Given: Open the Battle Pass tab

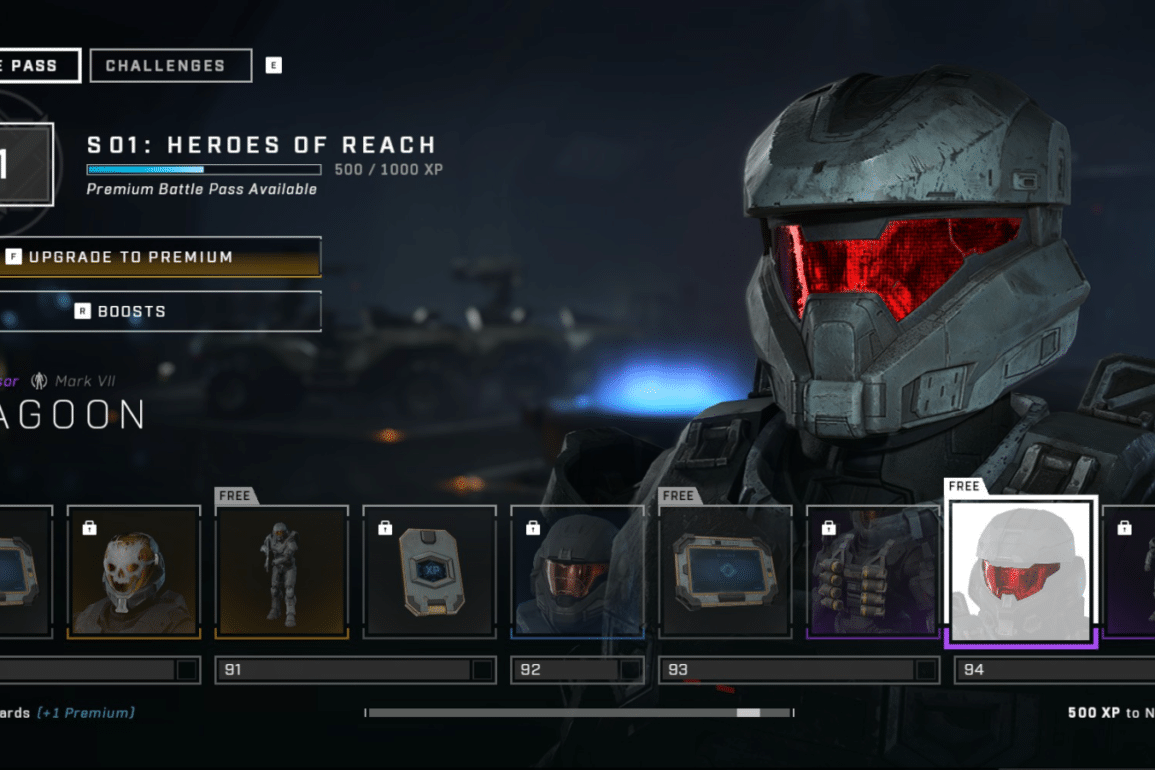Looking at the screenshot, I should pyautogui.click(x=38, y=66).
